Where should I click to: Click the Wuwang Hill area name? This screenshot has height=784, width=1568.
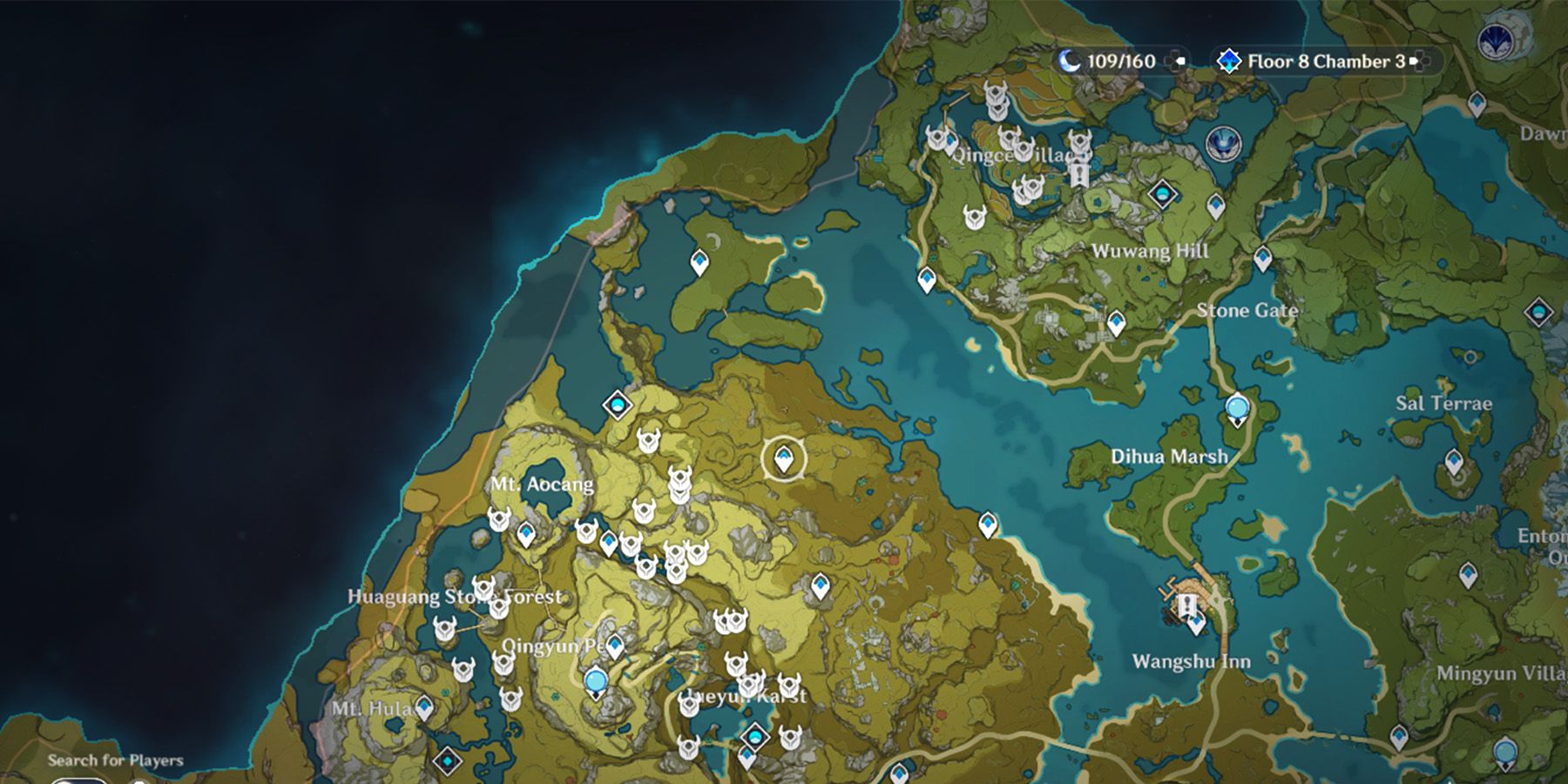[1152, 251]
